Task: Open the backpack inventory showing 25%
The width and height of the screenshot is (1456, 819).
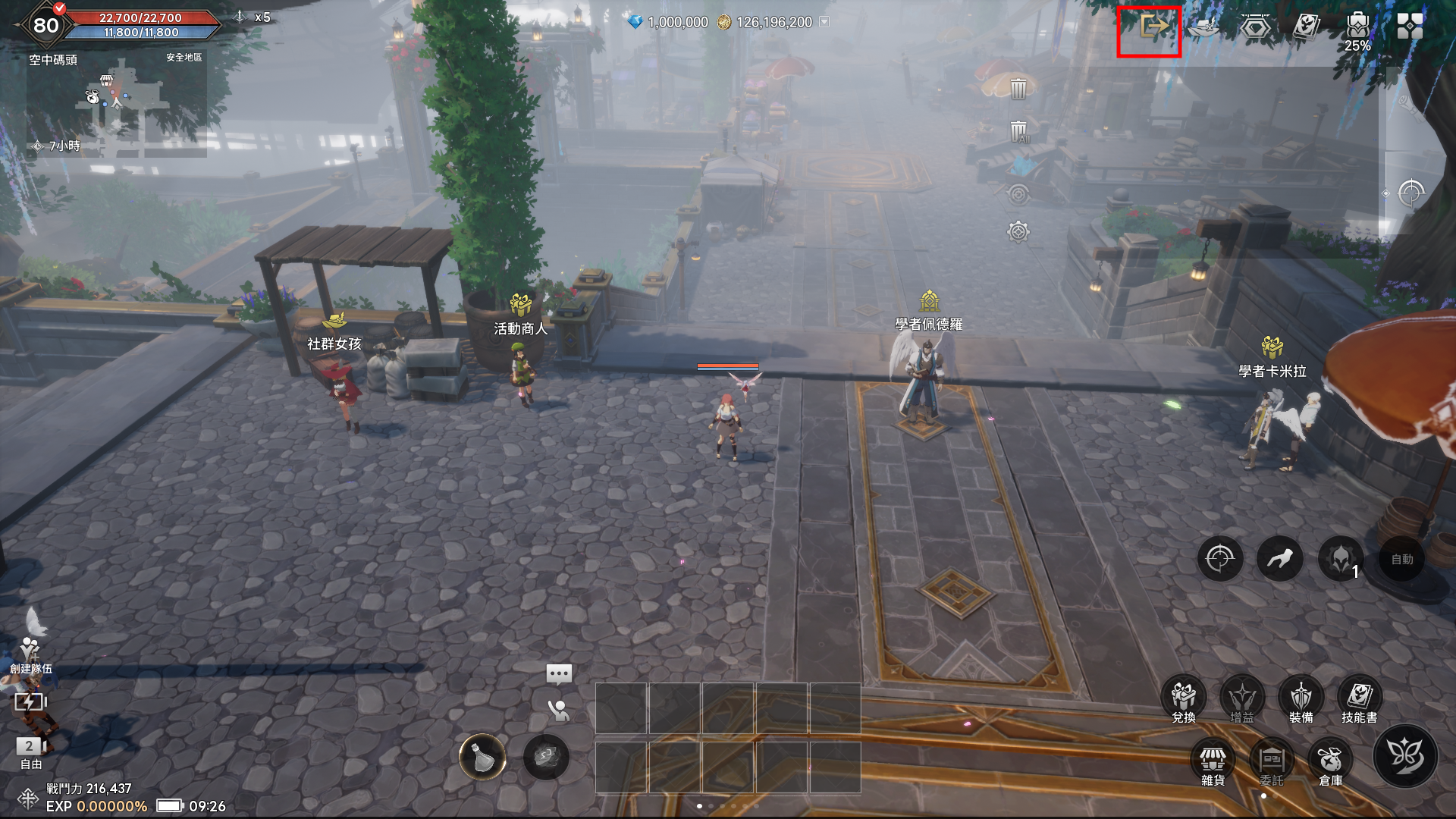Action: [1357, 27]
